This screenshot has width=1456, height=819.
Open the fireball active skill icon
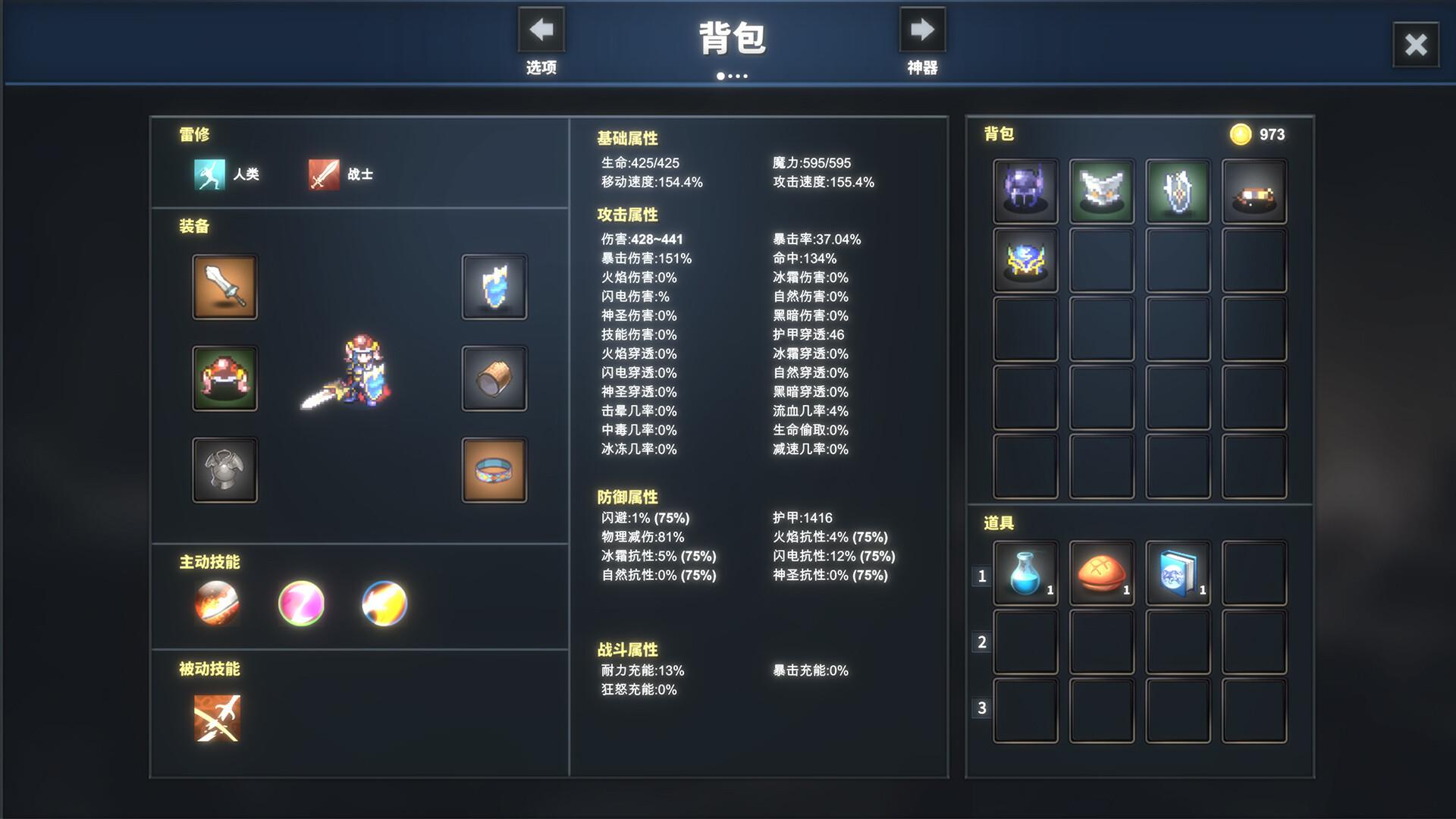tap(217, 603)
